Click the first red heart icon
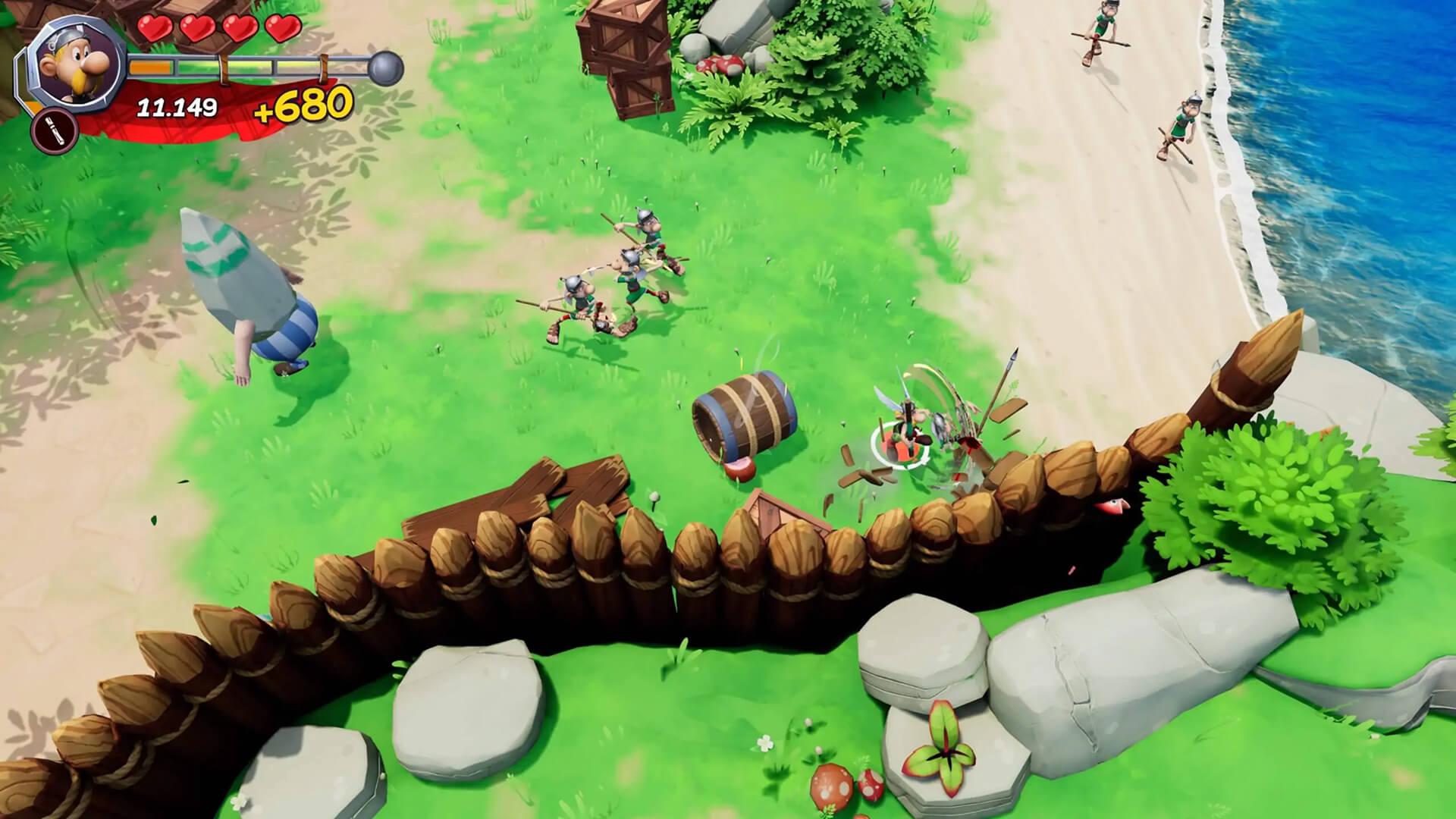 point(155,29)
